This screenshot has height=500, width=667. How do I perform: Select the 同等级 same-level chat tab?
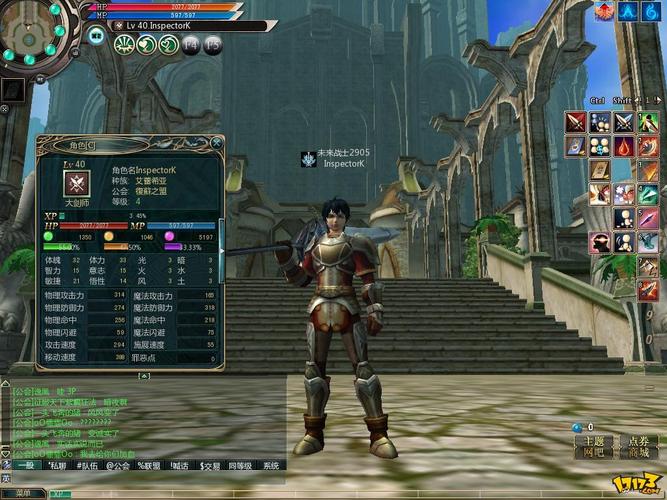(240, 465)
